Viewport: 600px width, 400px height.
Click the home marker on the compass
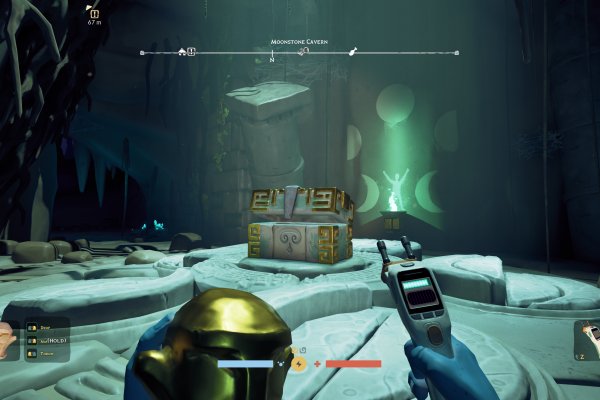[x=181, y=51]
